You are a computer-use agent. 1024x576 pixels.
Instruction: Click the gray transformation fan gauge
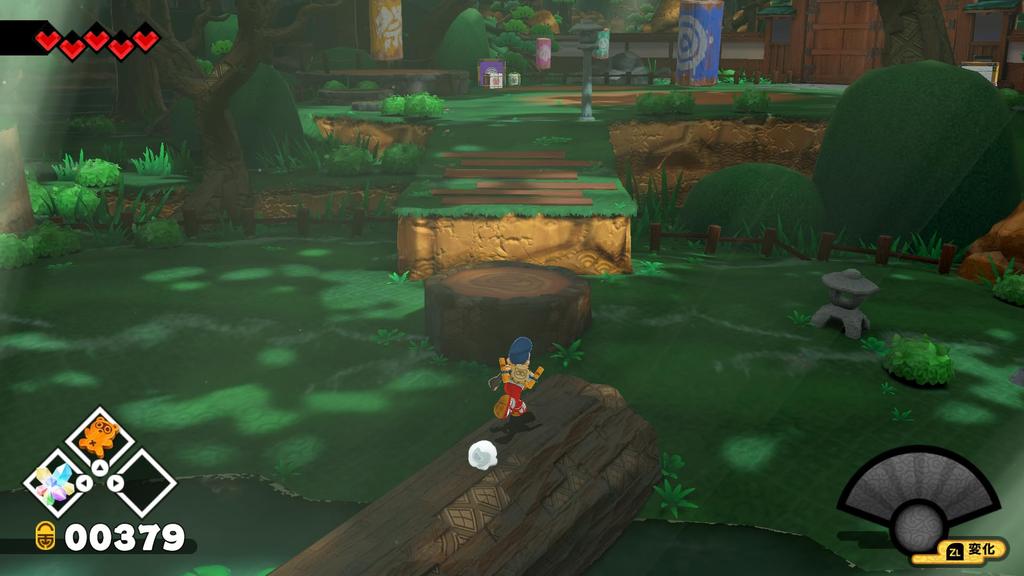[918, 497]
